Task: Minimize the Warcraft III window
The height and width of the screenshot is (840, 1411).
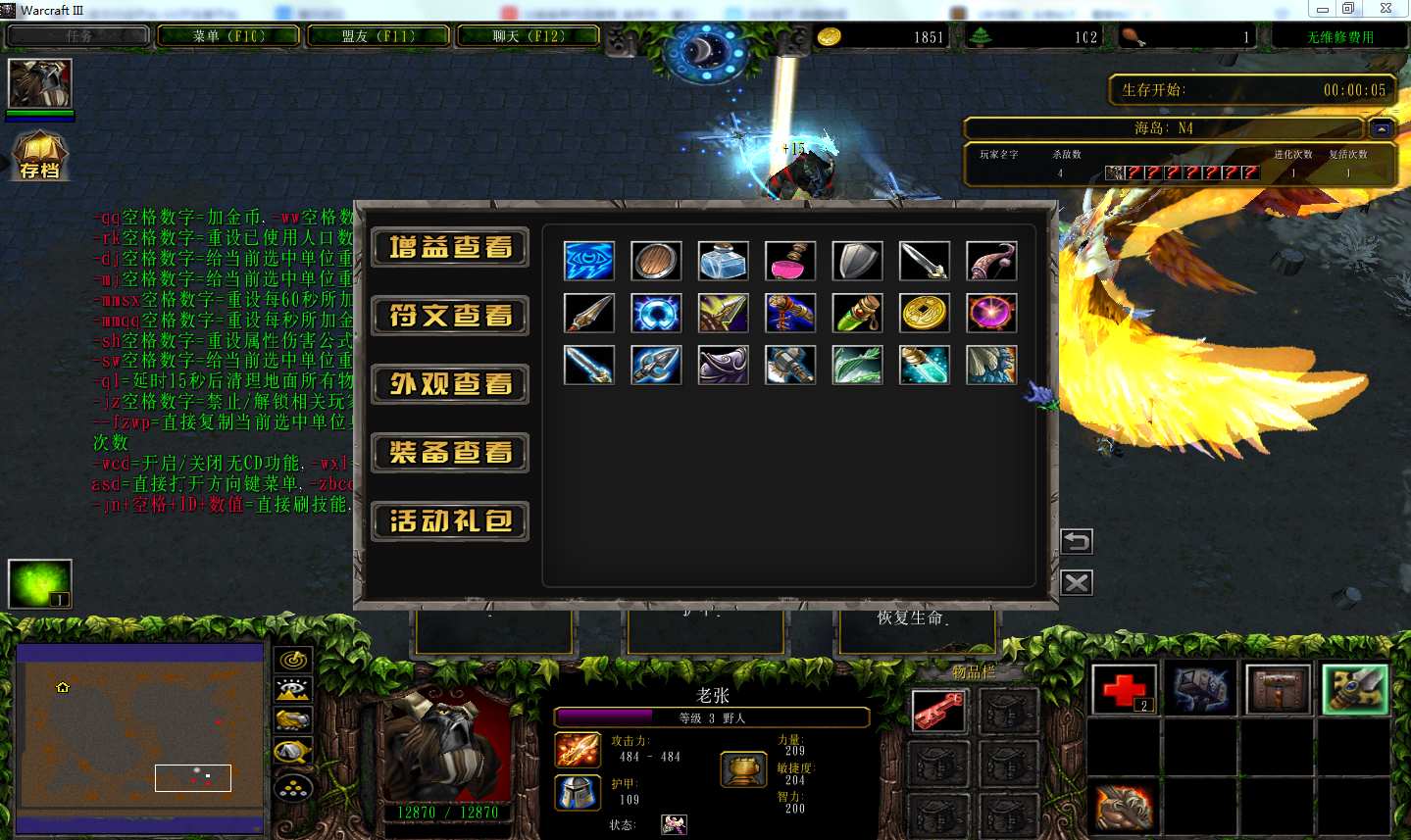Action: (1322, 9)
